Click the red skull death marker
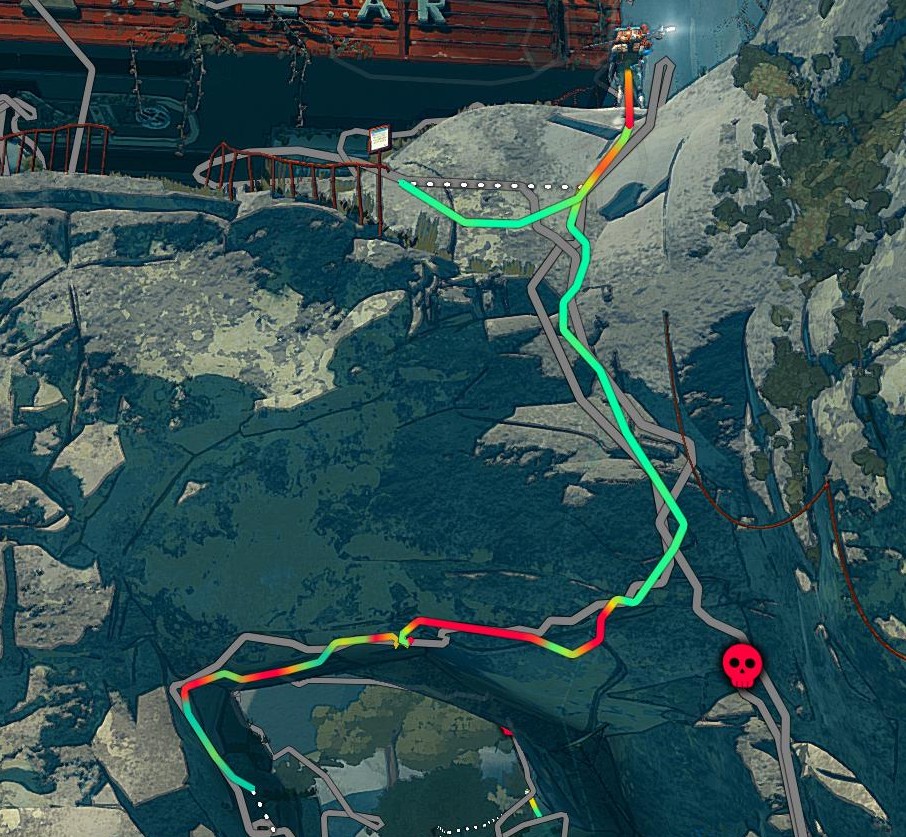Viewport: 906px width, 837px height. 741,665
